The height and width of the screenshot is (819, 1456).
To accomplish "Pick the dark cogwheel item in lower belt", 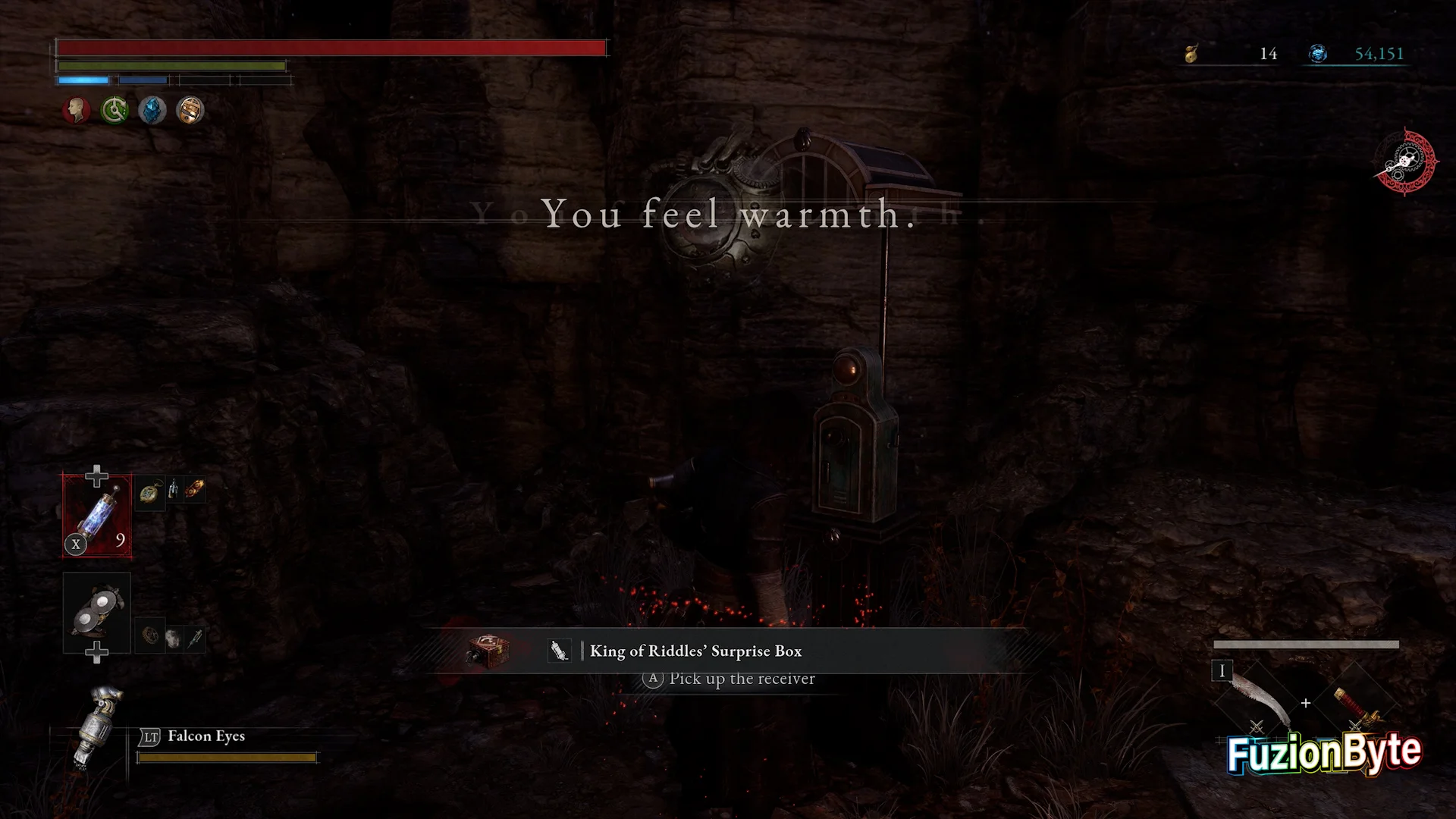I will pyautogui.click(x=151, y=635).
